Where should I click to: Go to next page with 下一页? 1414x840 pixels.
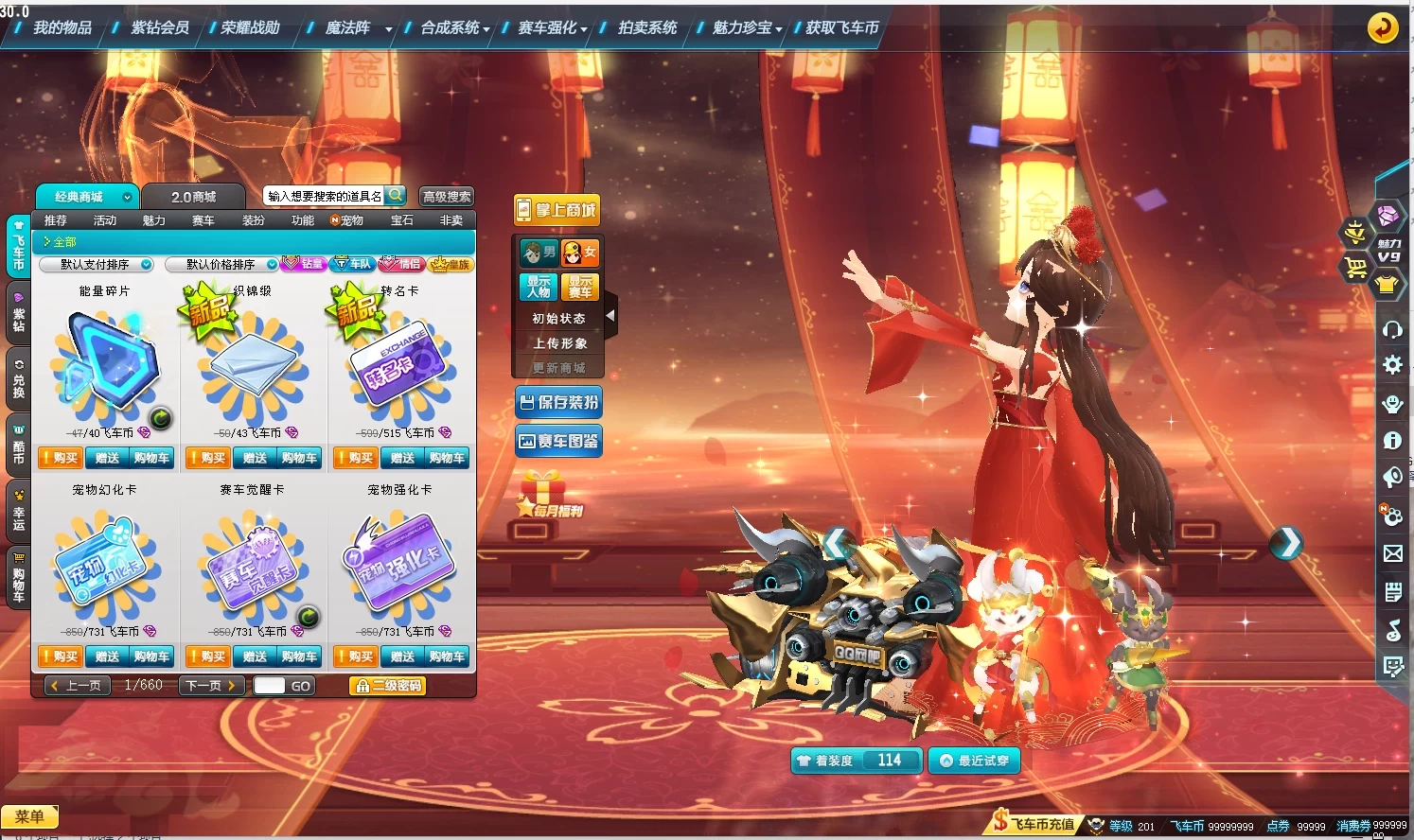pos(211,686)
